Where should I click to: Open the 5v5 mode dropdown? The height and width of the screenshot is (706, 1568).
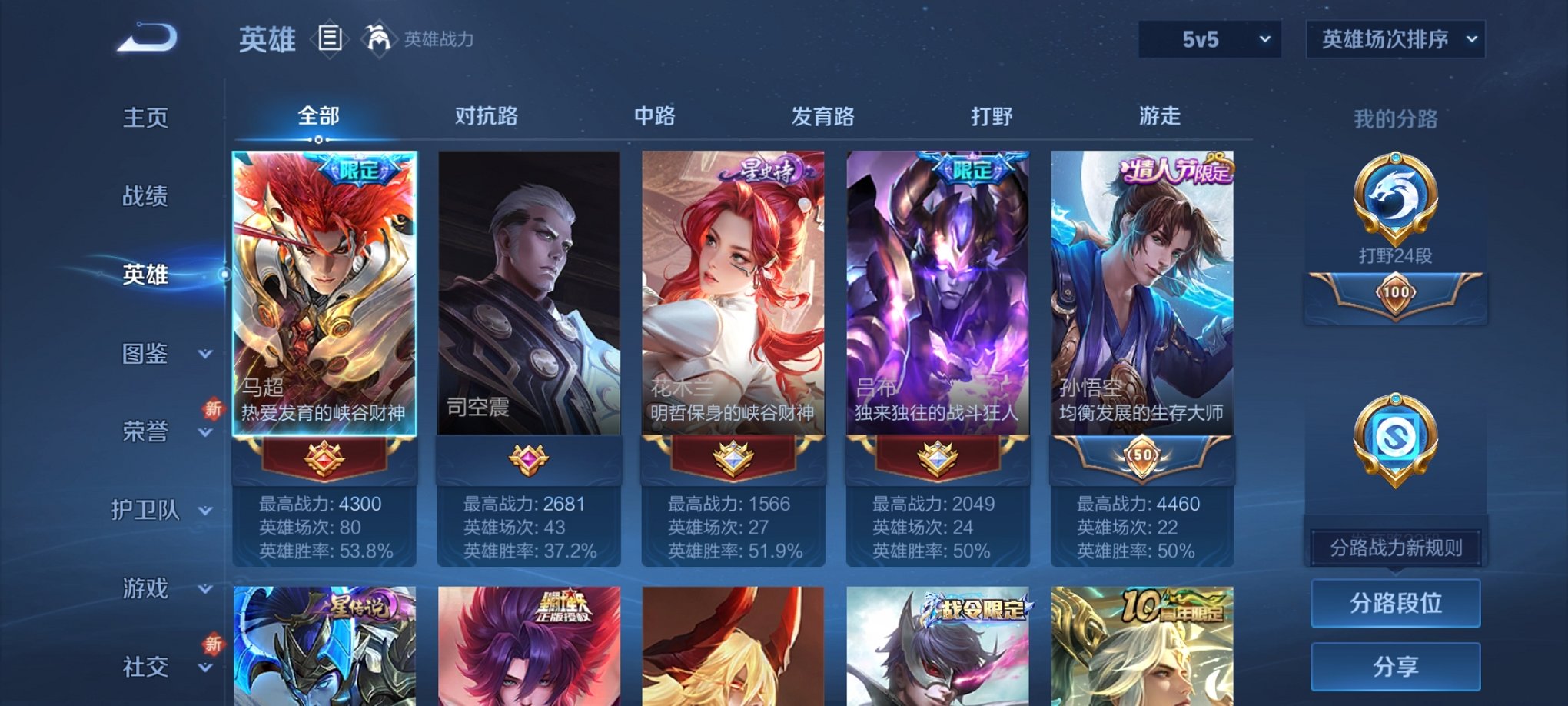pos(1209,37)
